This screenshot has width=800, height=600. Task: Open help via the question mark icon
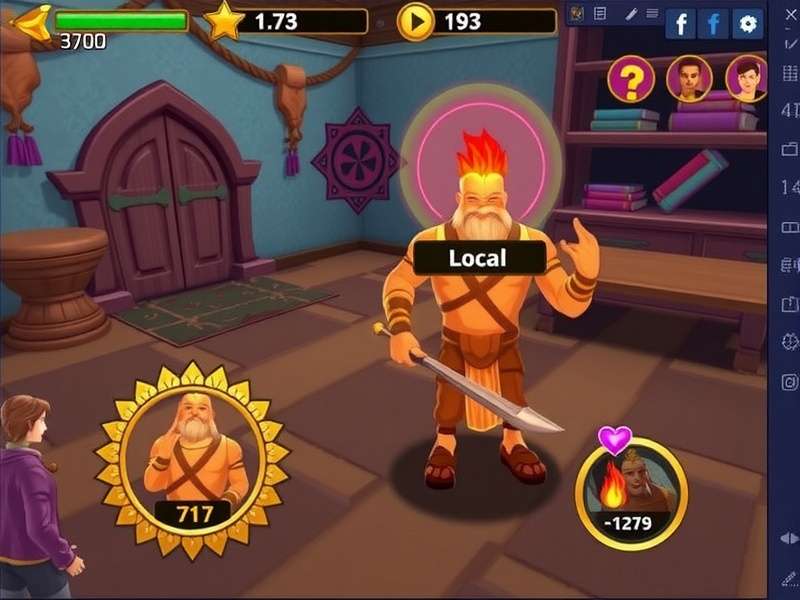[x=630, y=80]
